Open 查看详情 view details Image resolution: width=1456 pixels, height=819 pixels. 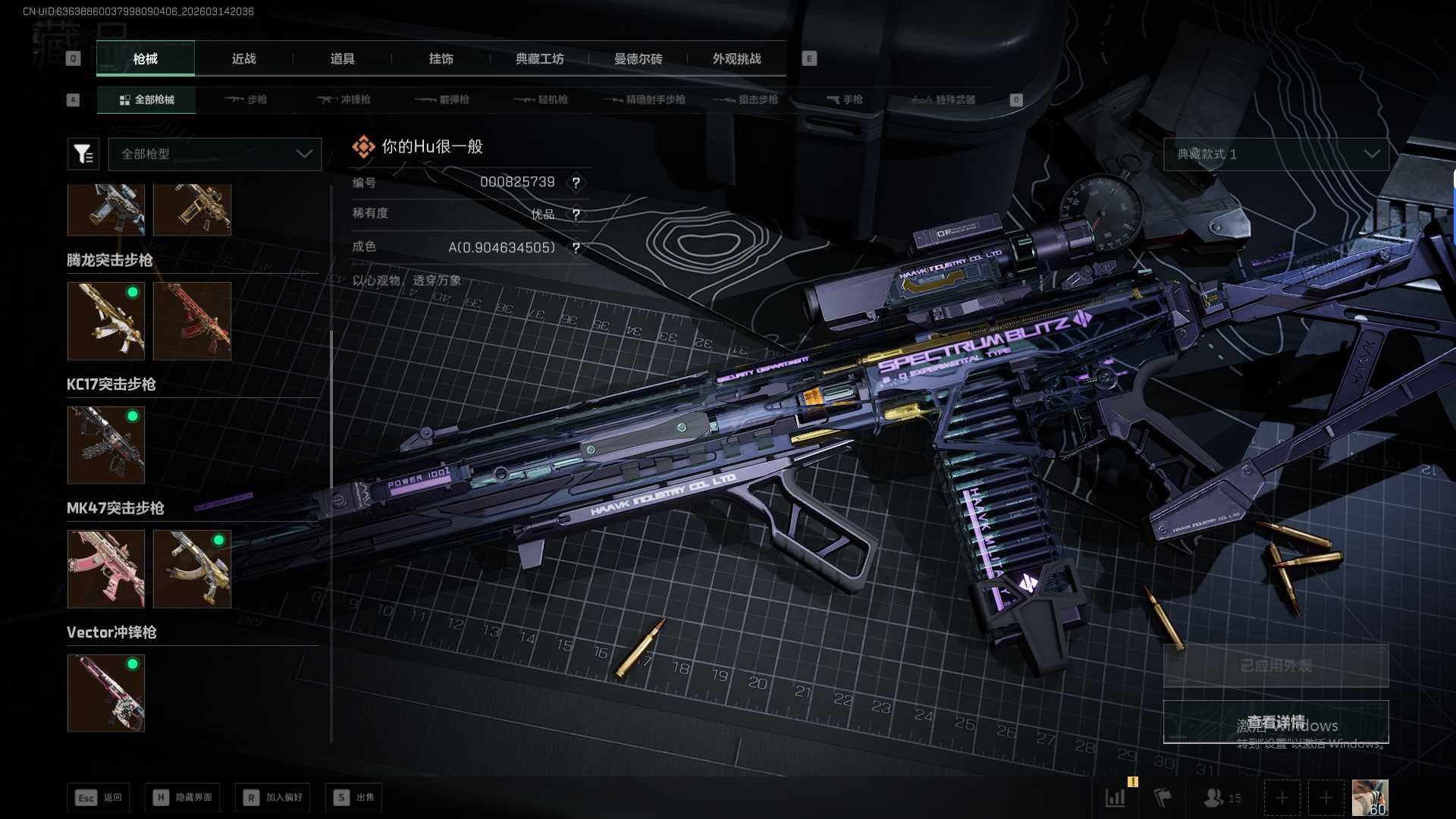coord(1276,722)
